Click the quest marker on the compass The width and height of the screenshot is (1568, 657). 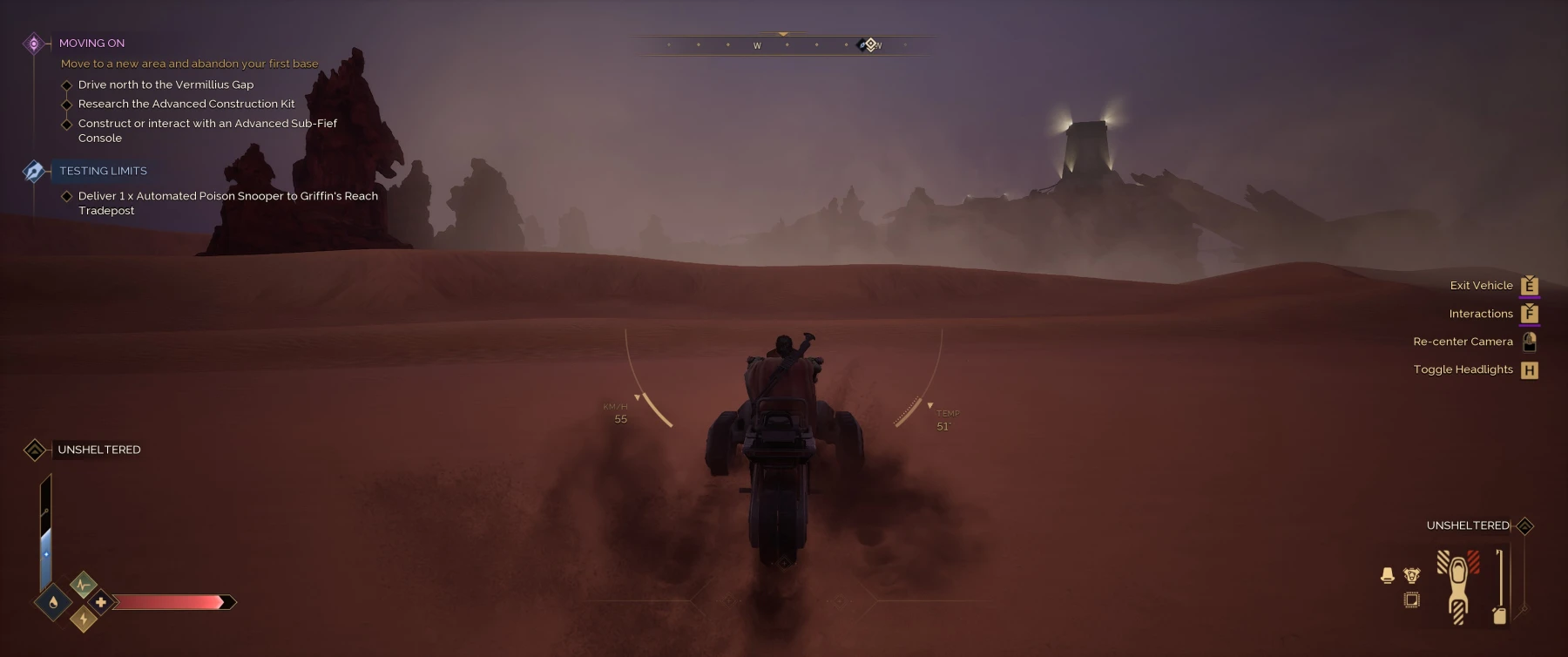pos(868,44)
